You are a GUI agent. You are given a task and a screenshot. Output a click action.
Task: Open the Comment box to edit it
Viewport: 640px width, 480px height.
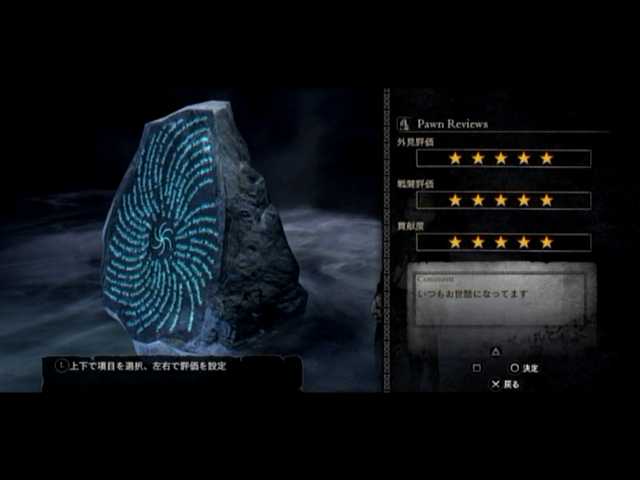(x=503, y=300)
